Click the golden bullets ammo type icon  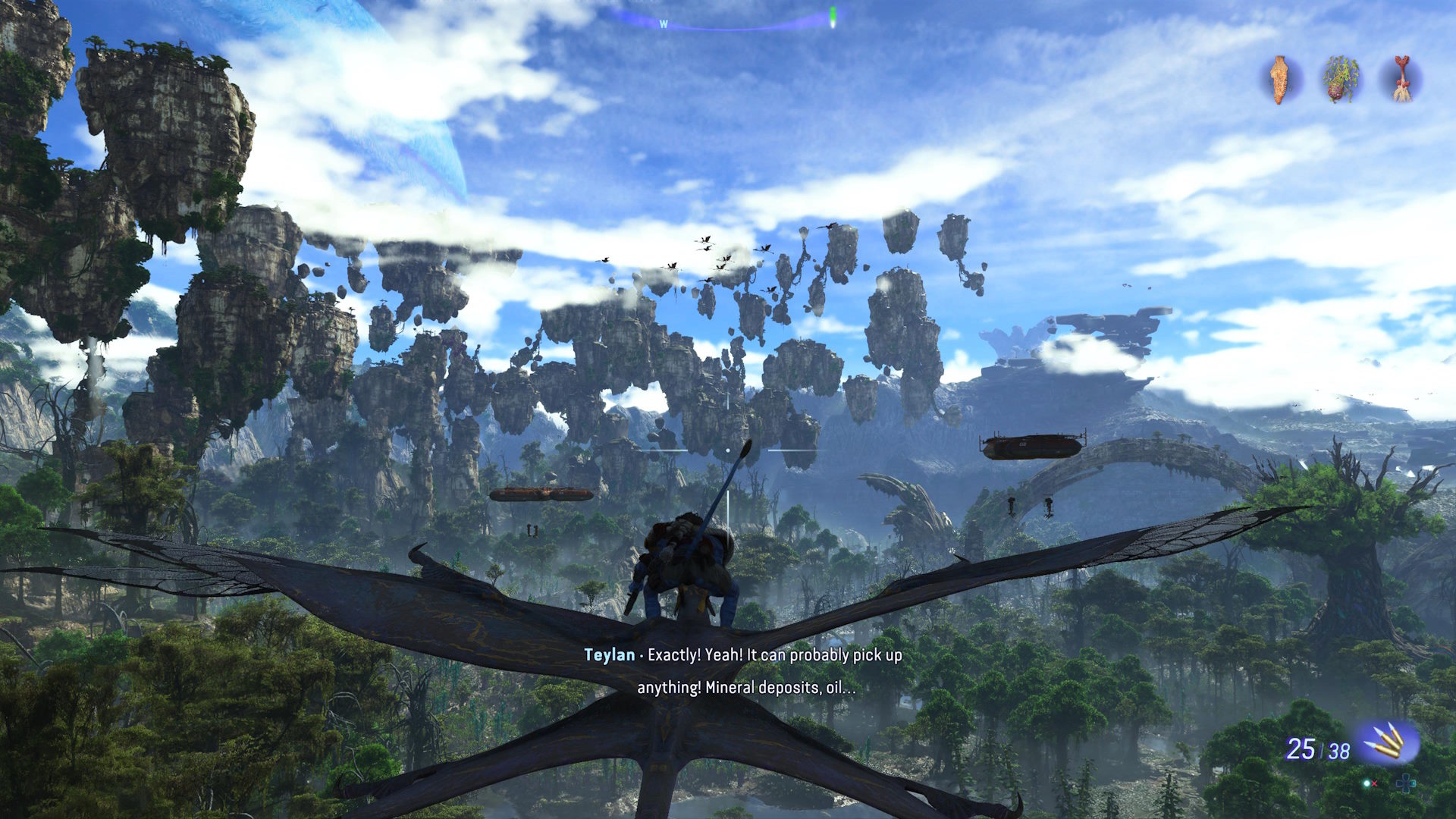pyautogui.click(x=1387, y=743)
